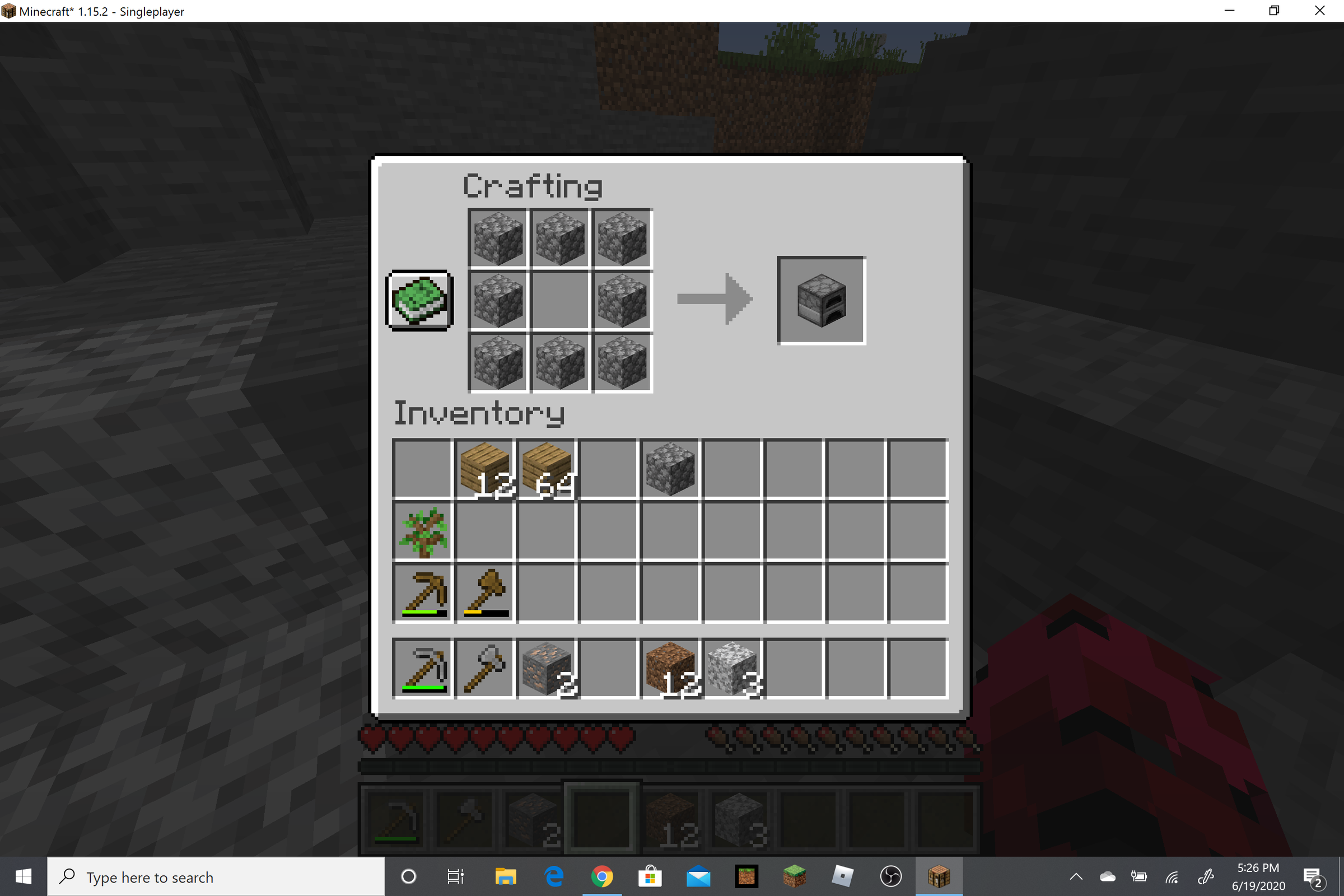Click the empty center slot of the crafting grid
1344x896 pixels.
coord(559,301)
